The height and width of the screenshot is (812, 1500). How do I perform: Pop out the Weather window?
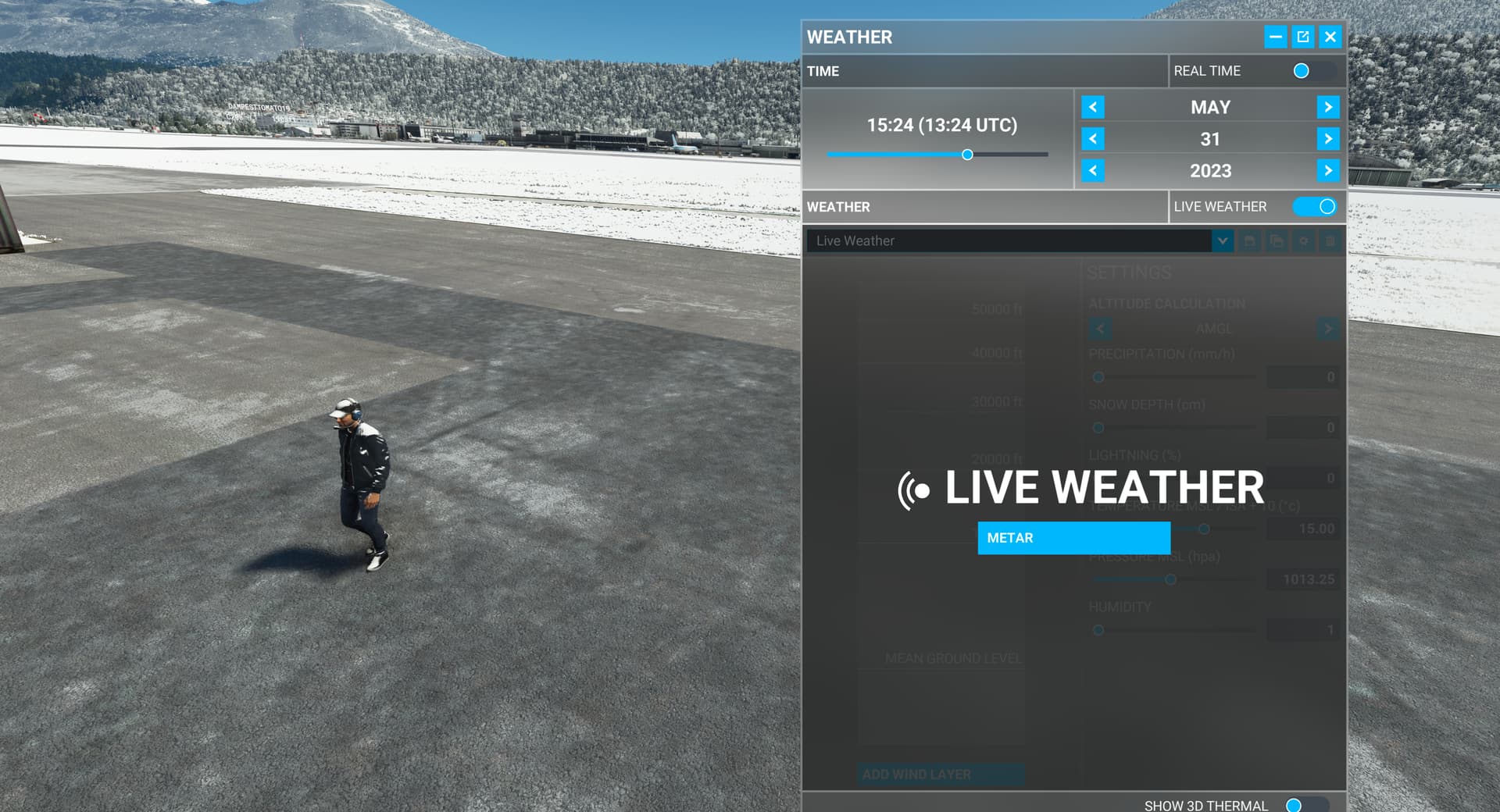tap(1302, 37)
